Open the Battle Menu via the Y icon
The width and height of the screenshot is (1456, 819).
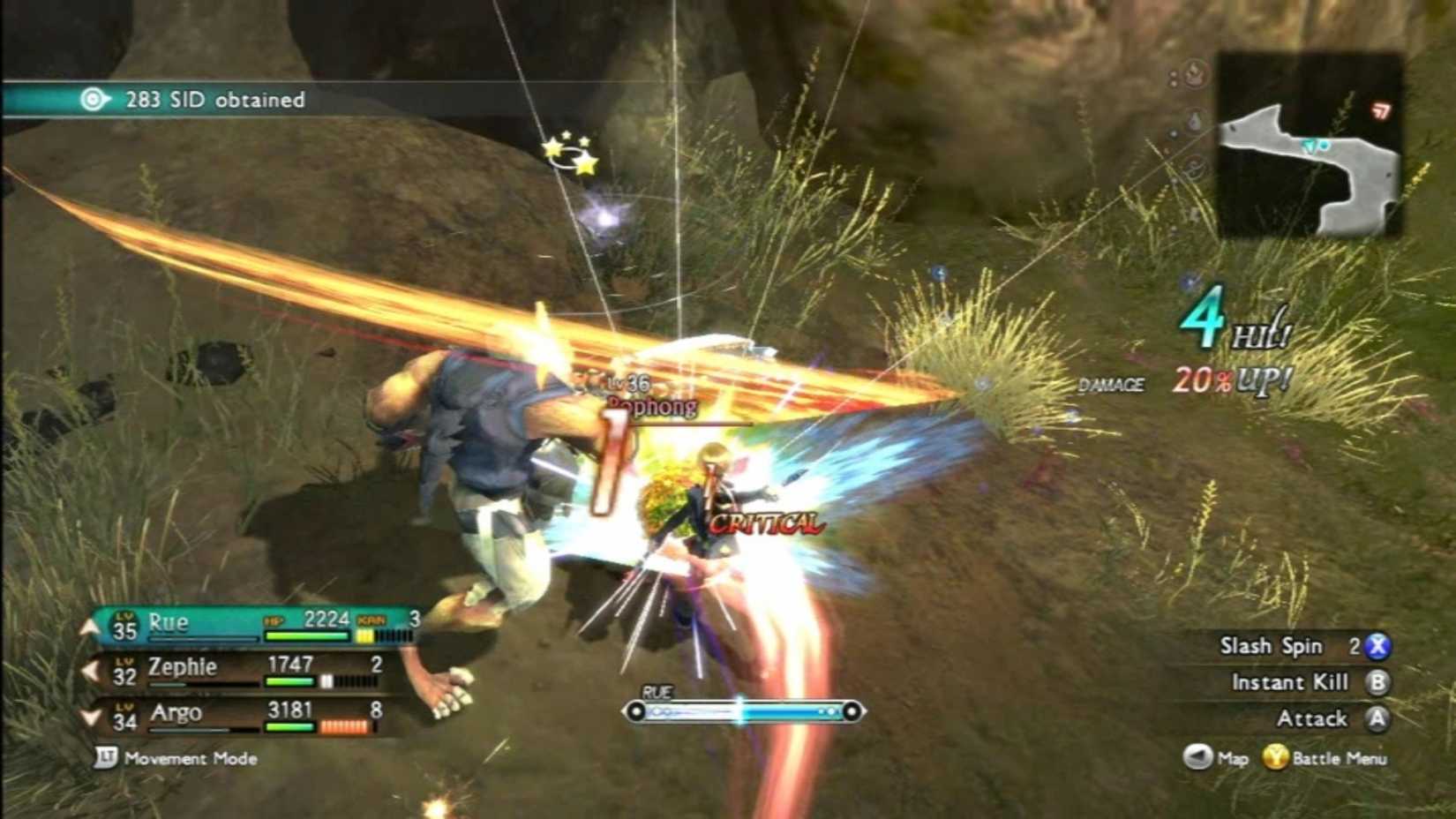(x=1276, y=757)
